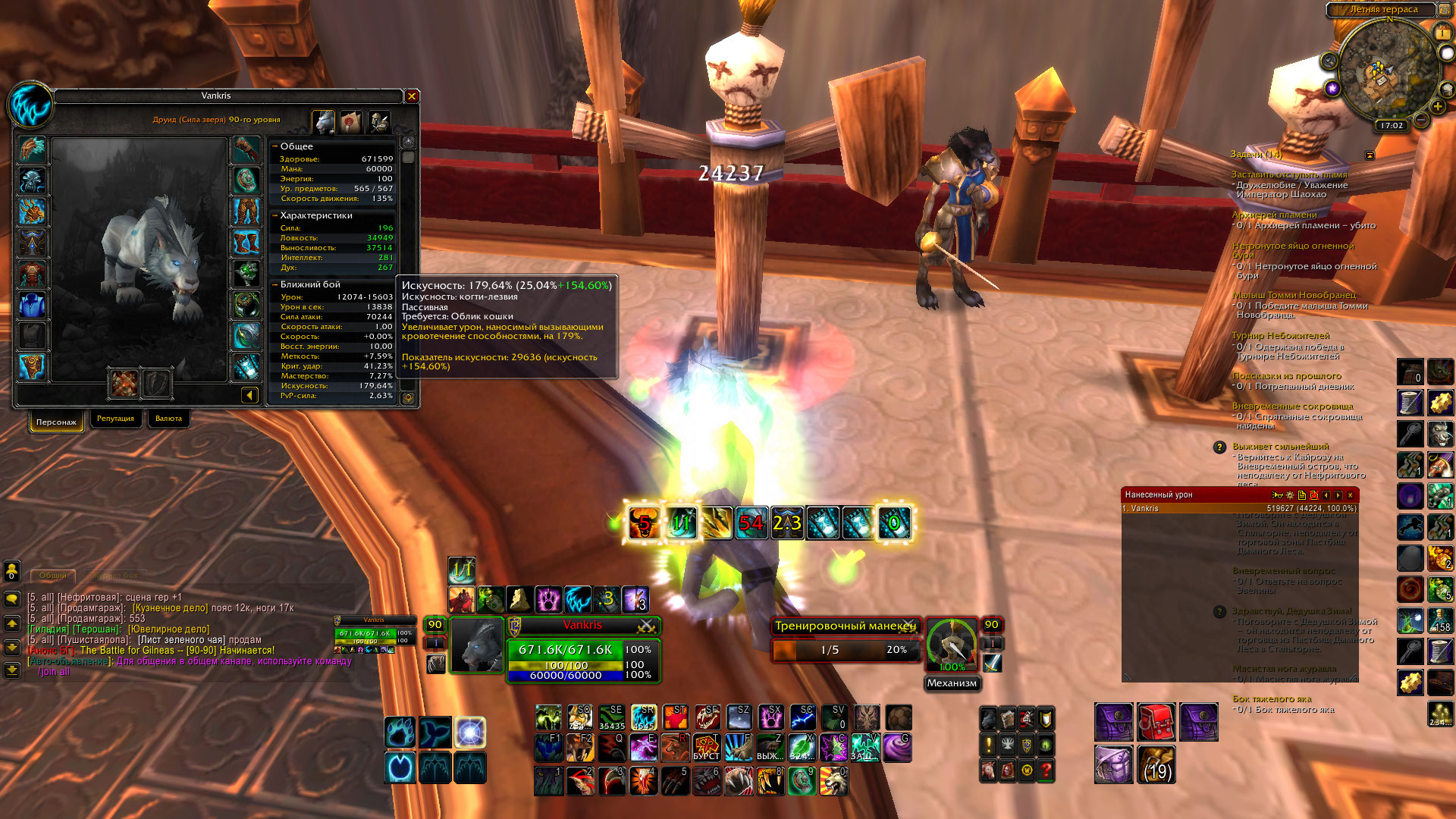Open the calendar via the 17:02 clock
This screenshot has width=1456, height=819.
[x=1392, y=126]
